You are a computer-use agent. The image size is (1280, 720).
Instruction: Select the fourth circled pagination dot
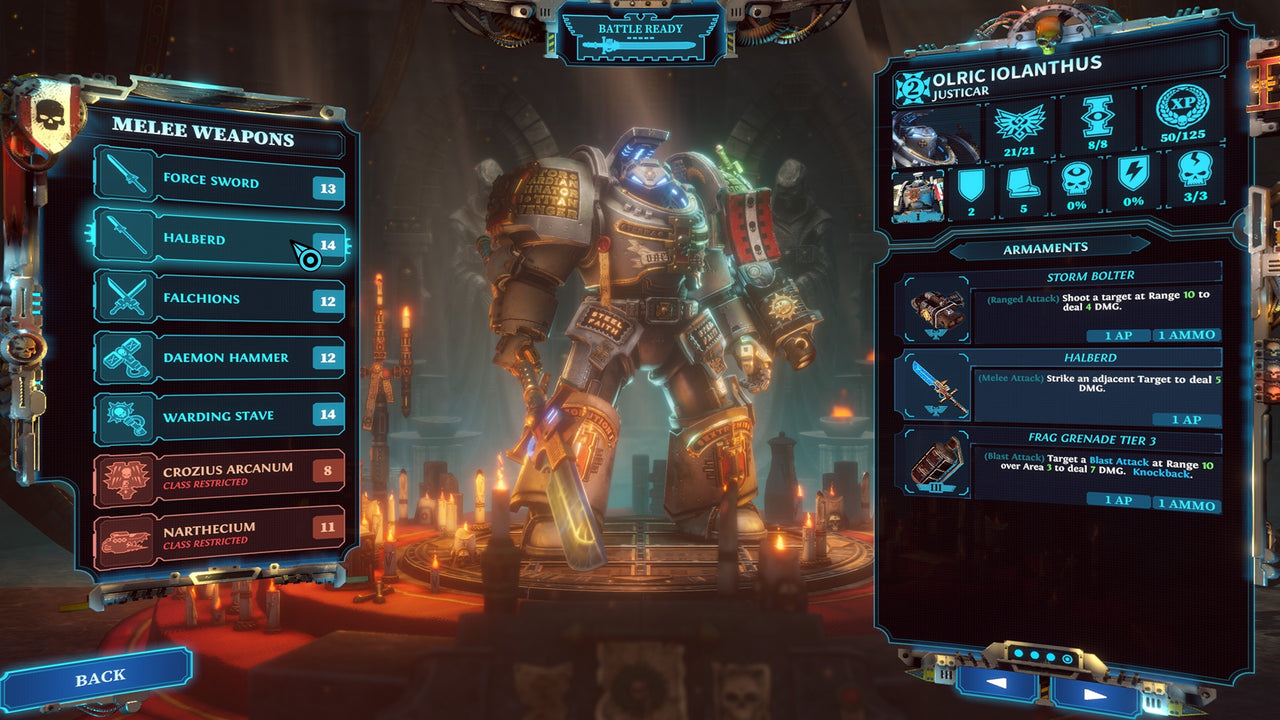[x=1067, y=658]
